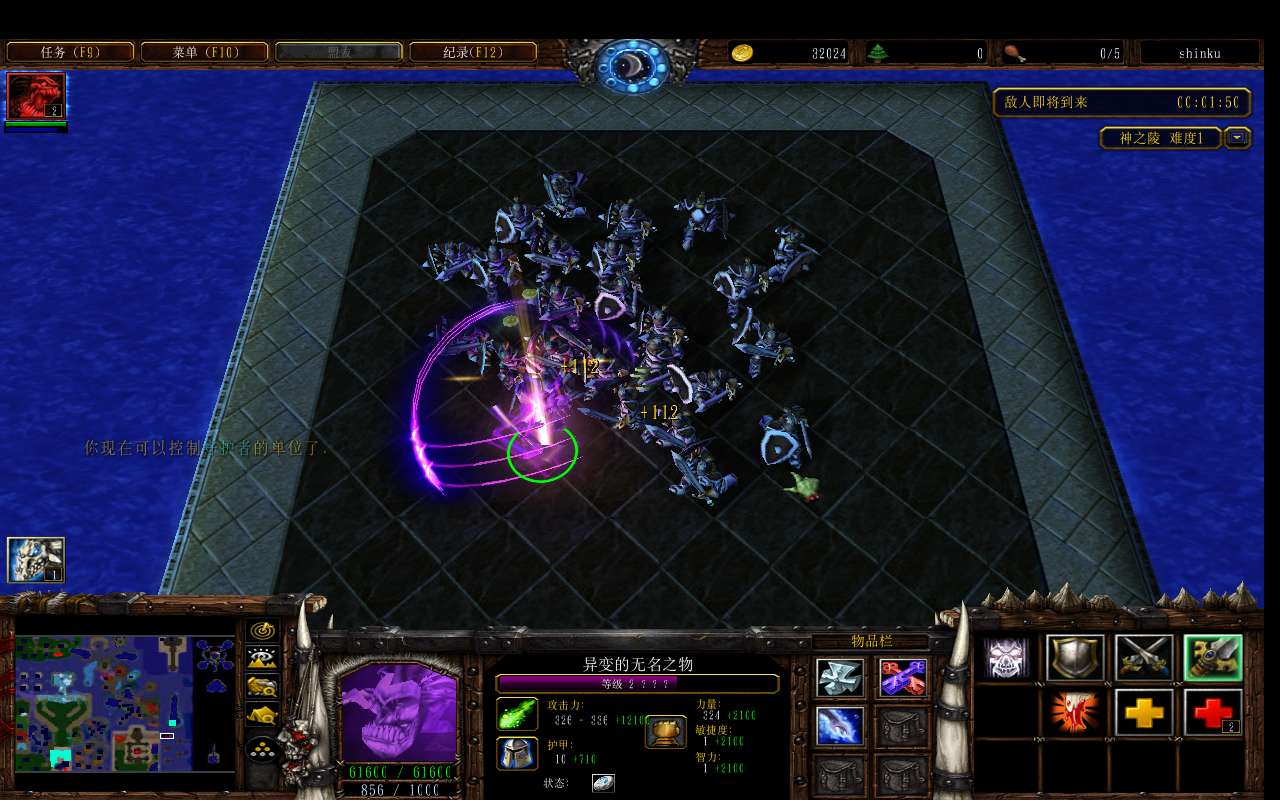Use the silver cross inventory item
Screen dimensions: 1280x800
point(840,678)
